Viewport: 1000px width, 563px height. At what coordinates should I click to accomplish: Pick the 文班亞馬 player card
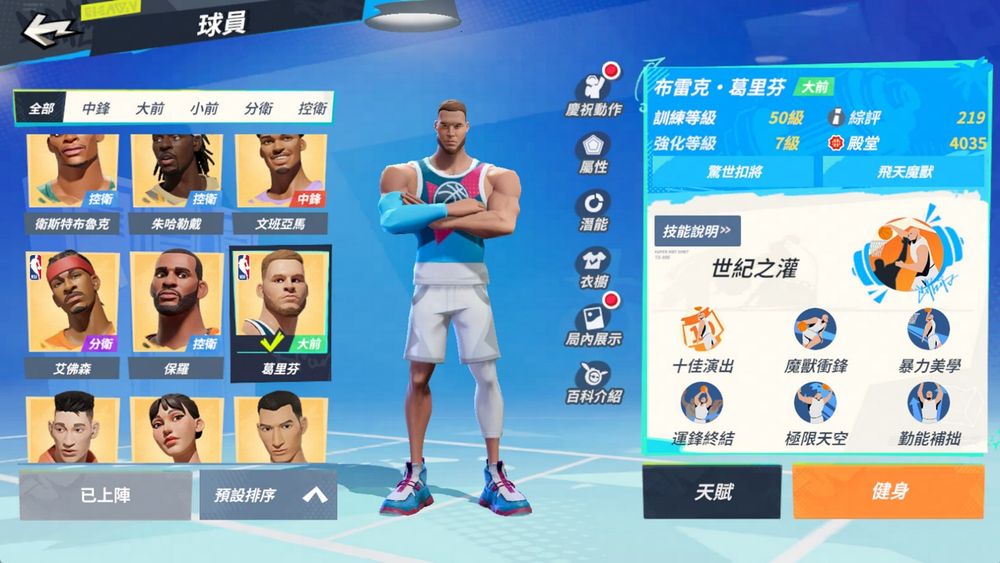coord(279,180)
